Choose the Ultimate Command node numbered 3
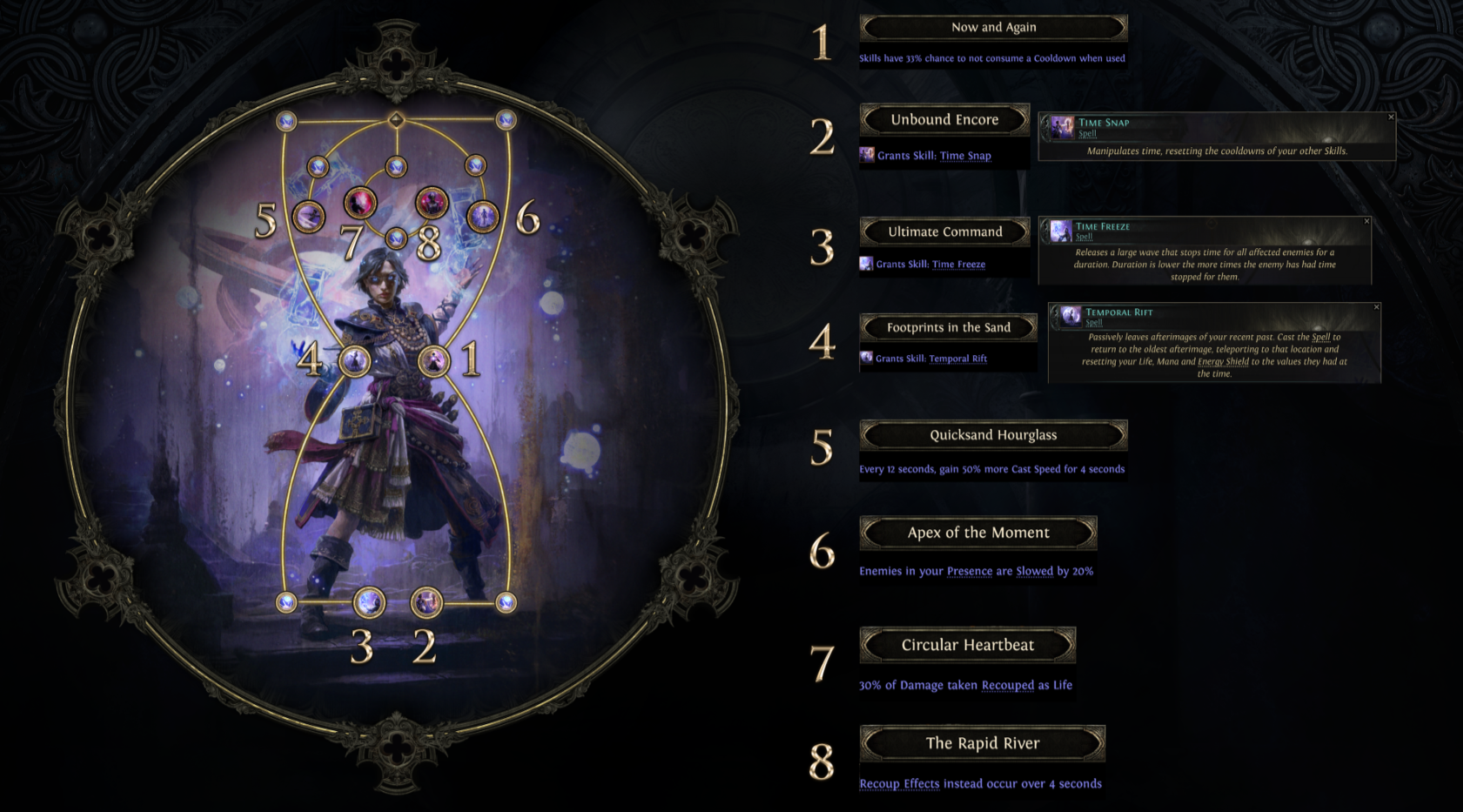This screenshot has height=812, width=1463. click(x=369, y=601)
